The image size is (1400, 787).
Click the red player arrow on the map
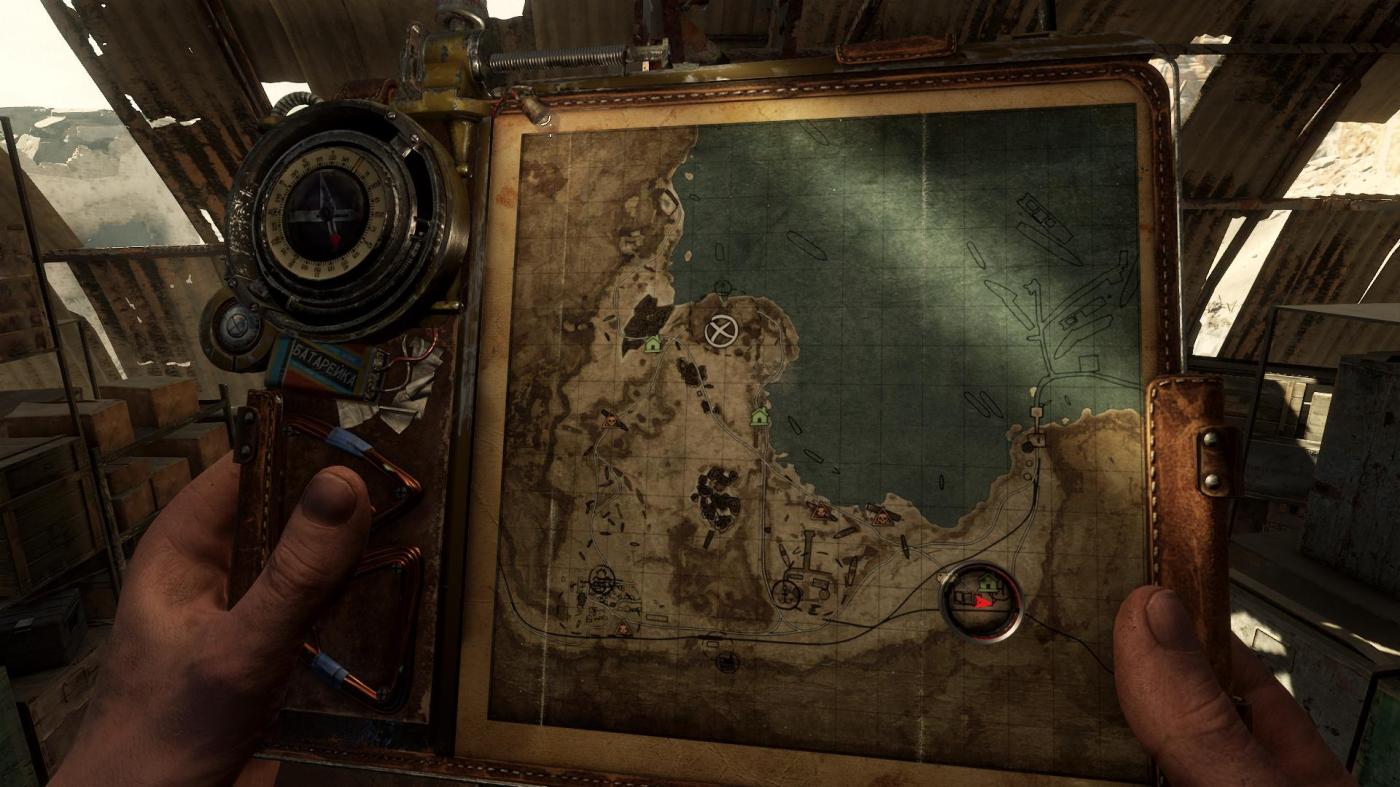click(x=984, y=602)
